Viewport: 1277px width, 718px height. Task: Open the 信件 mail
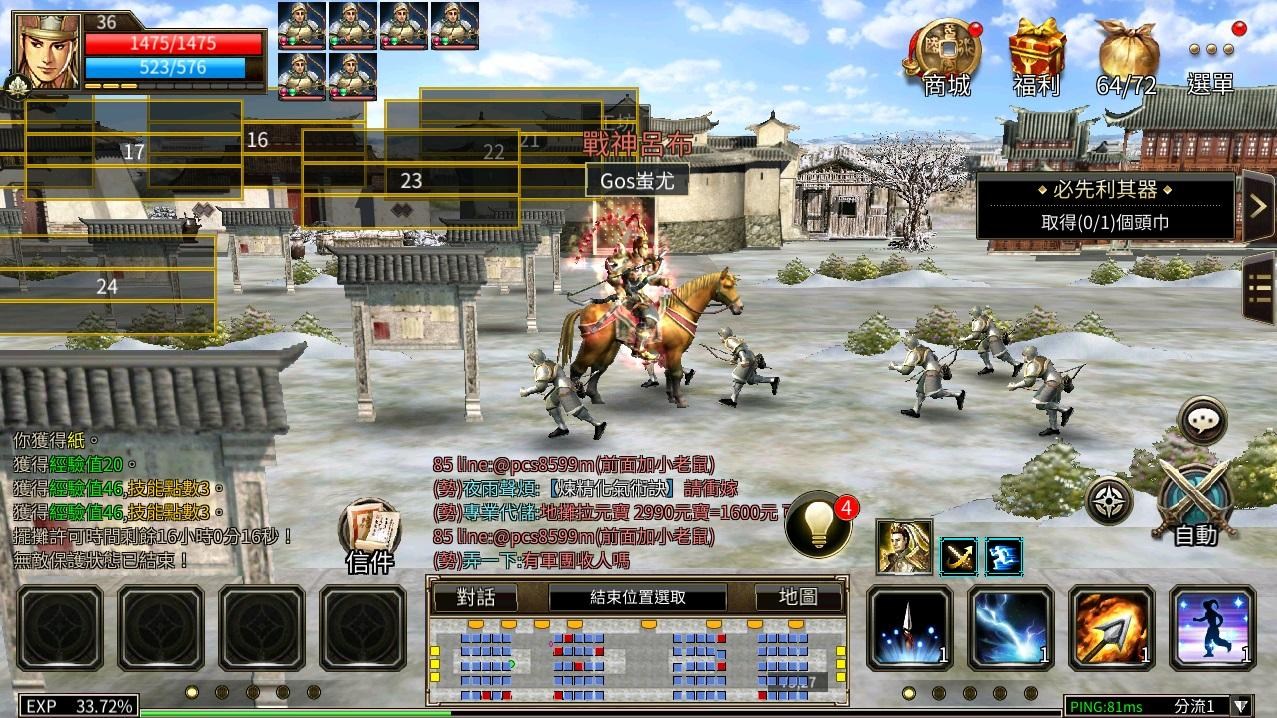coord(369,536)
